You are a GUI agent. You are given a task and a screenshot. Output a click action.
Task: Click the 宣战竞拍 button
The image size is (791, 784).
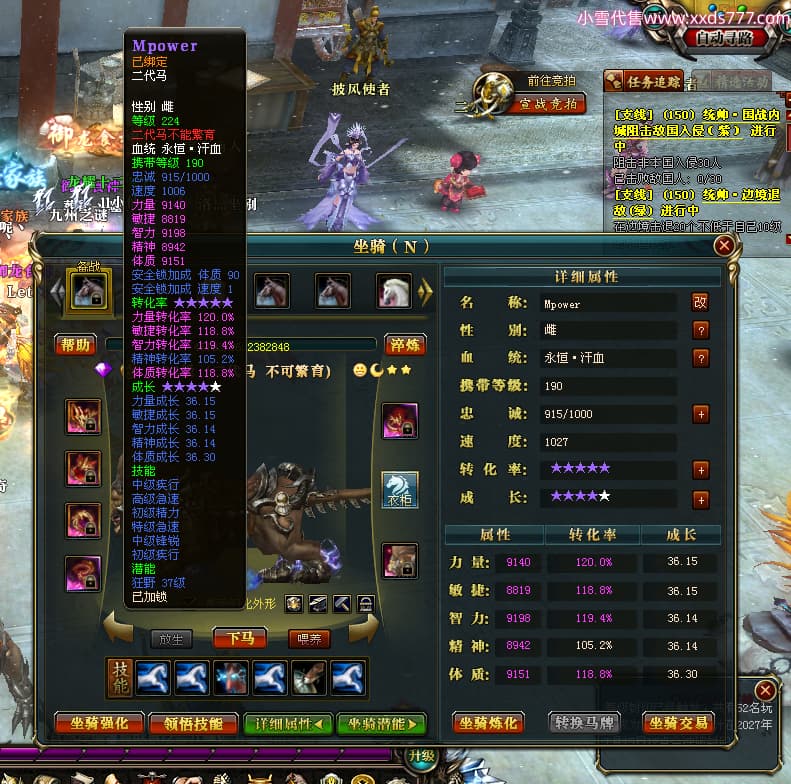click(x=548, y=103)
